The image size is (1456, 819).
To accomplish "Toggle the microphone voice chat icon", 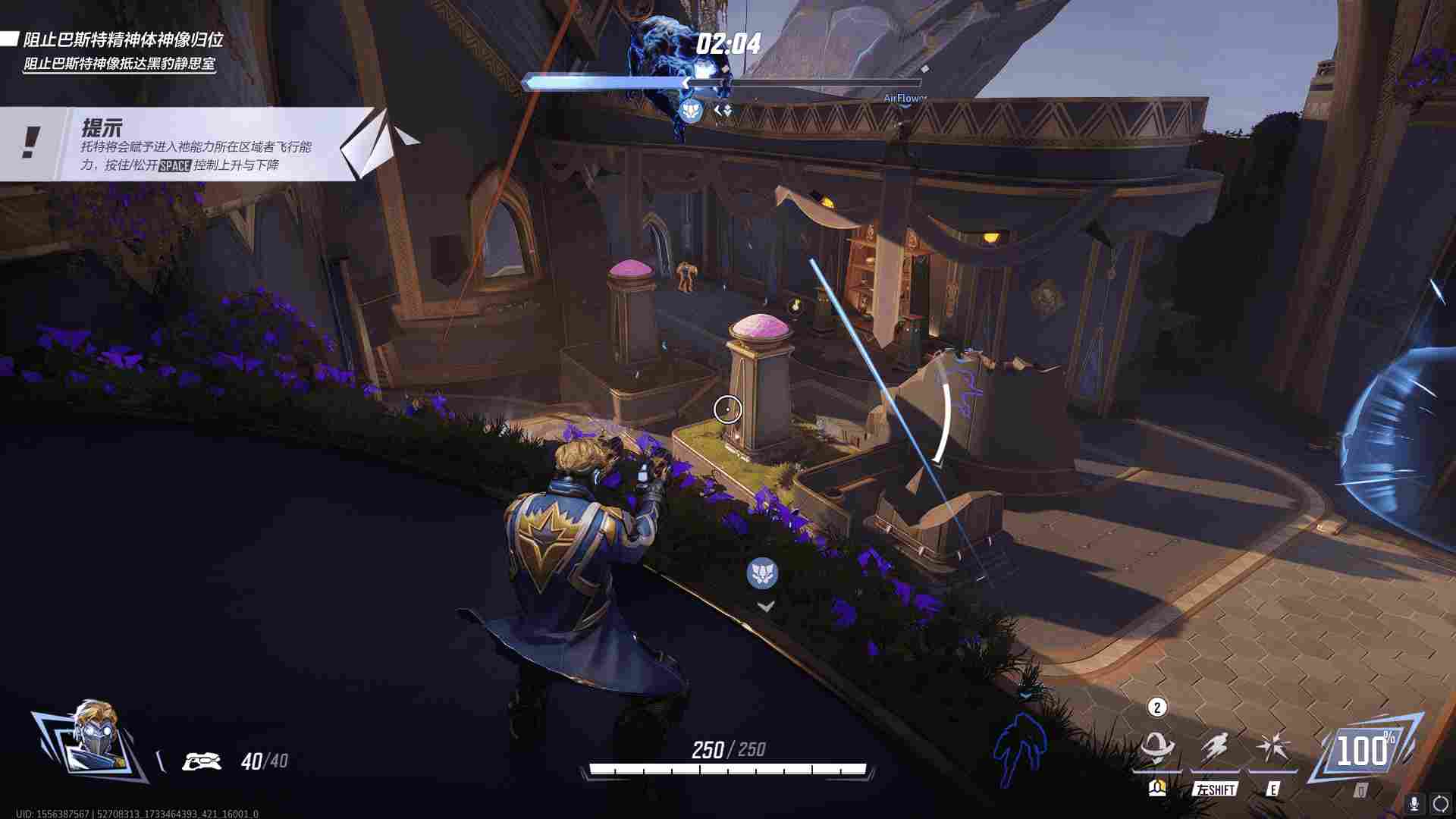I will [x=1414, y=803].
